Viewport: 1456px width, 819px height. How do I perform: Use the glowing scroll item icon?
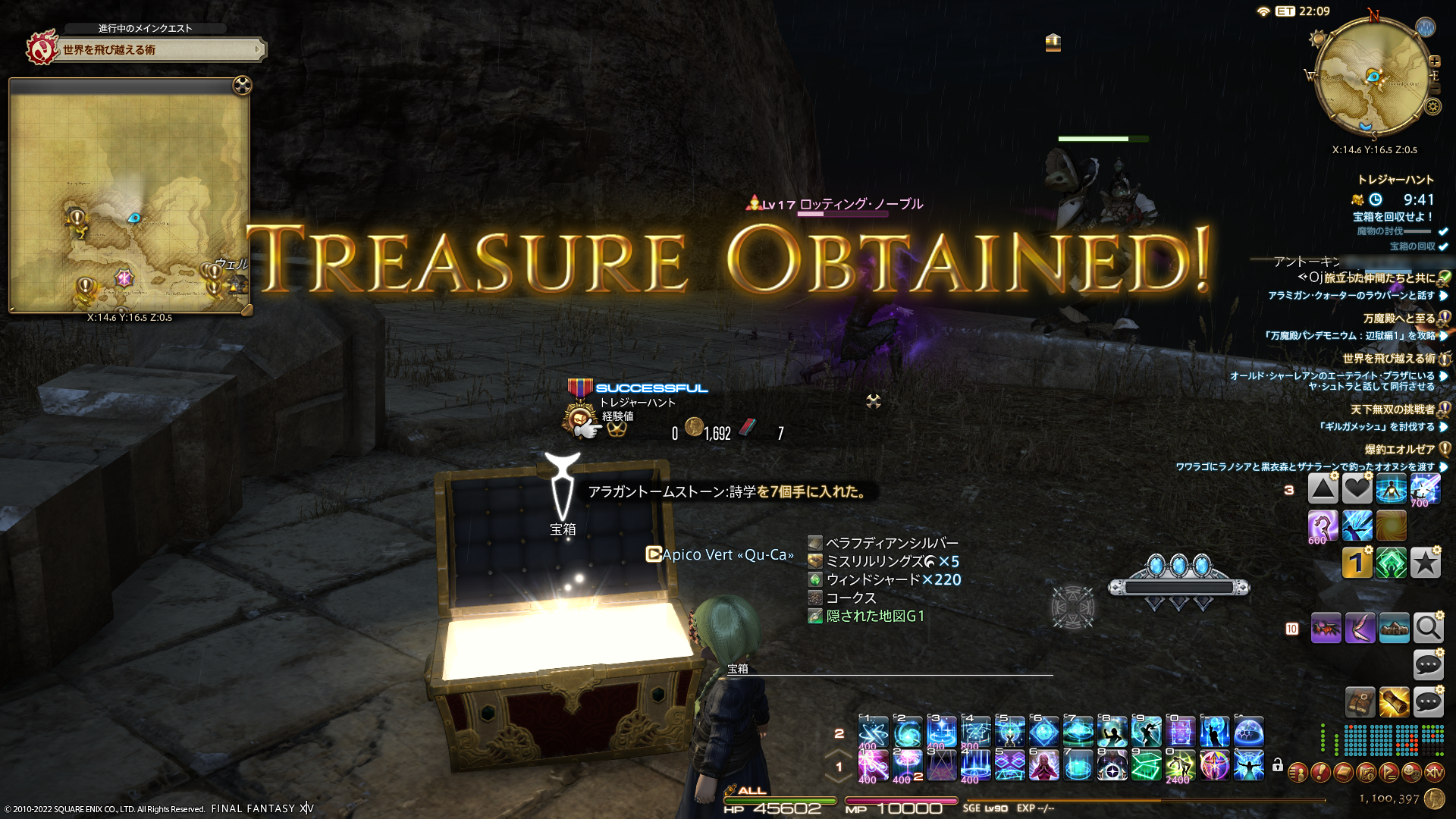[x=1394, y=702]
